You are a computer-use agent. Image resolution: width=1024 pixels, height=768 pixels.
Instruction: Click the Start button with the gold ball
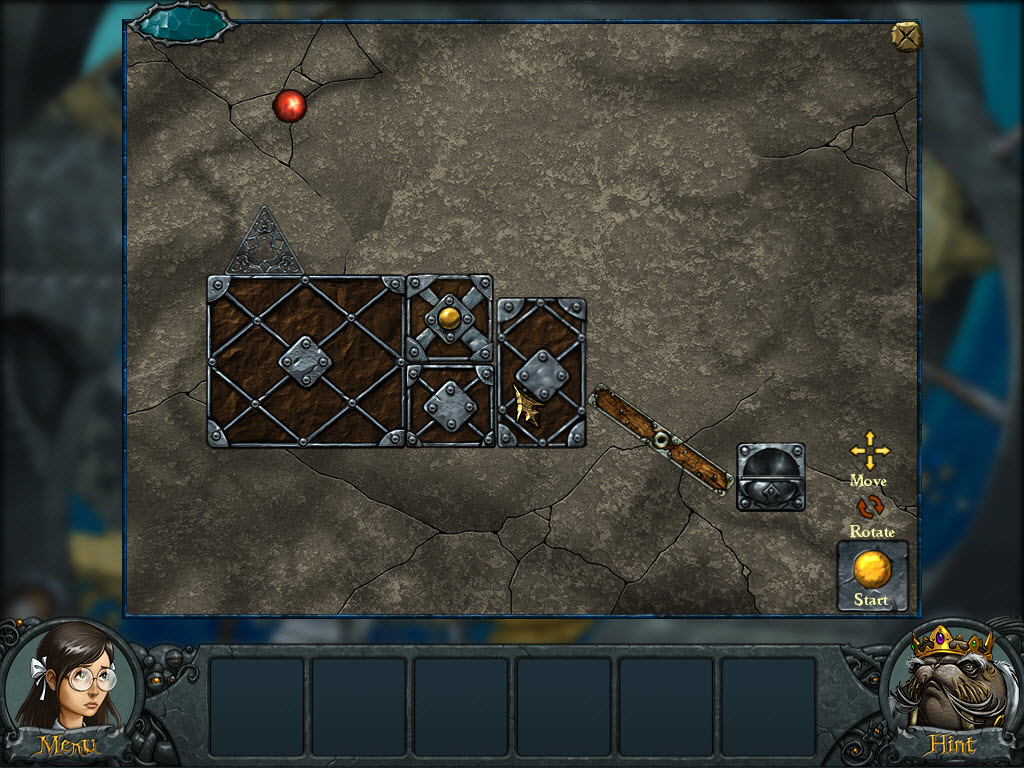[872, 575]
